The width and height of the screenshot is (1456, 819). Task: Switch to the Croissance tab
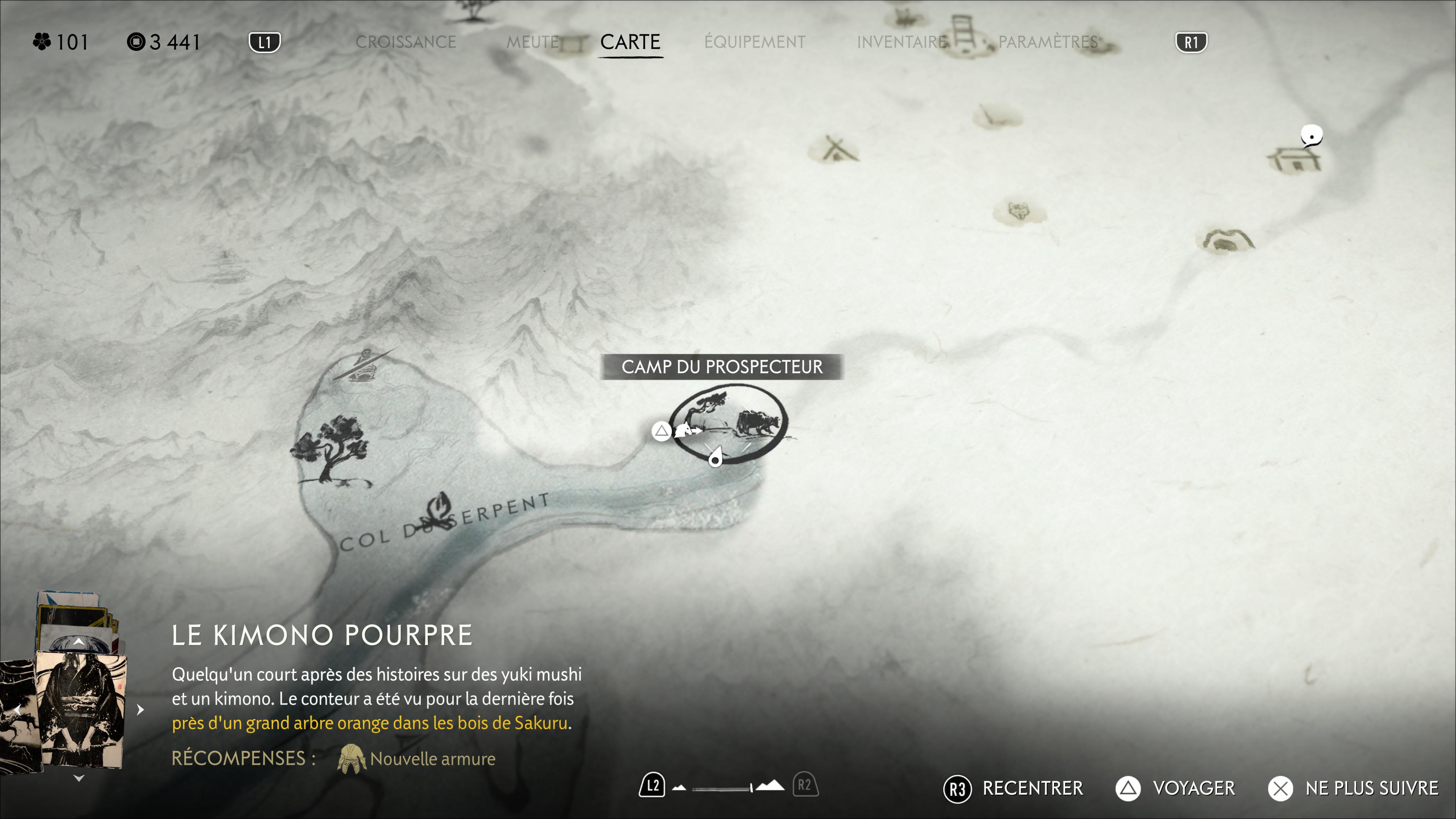(405, 42)
